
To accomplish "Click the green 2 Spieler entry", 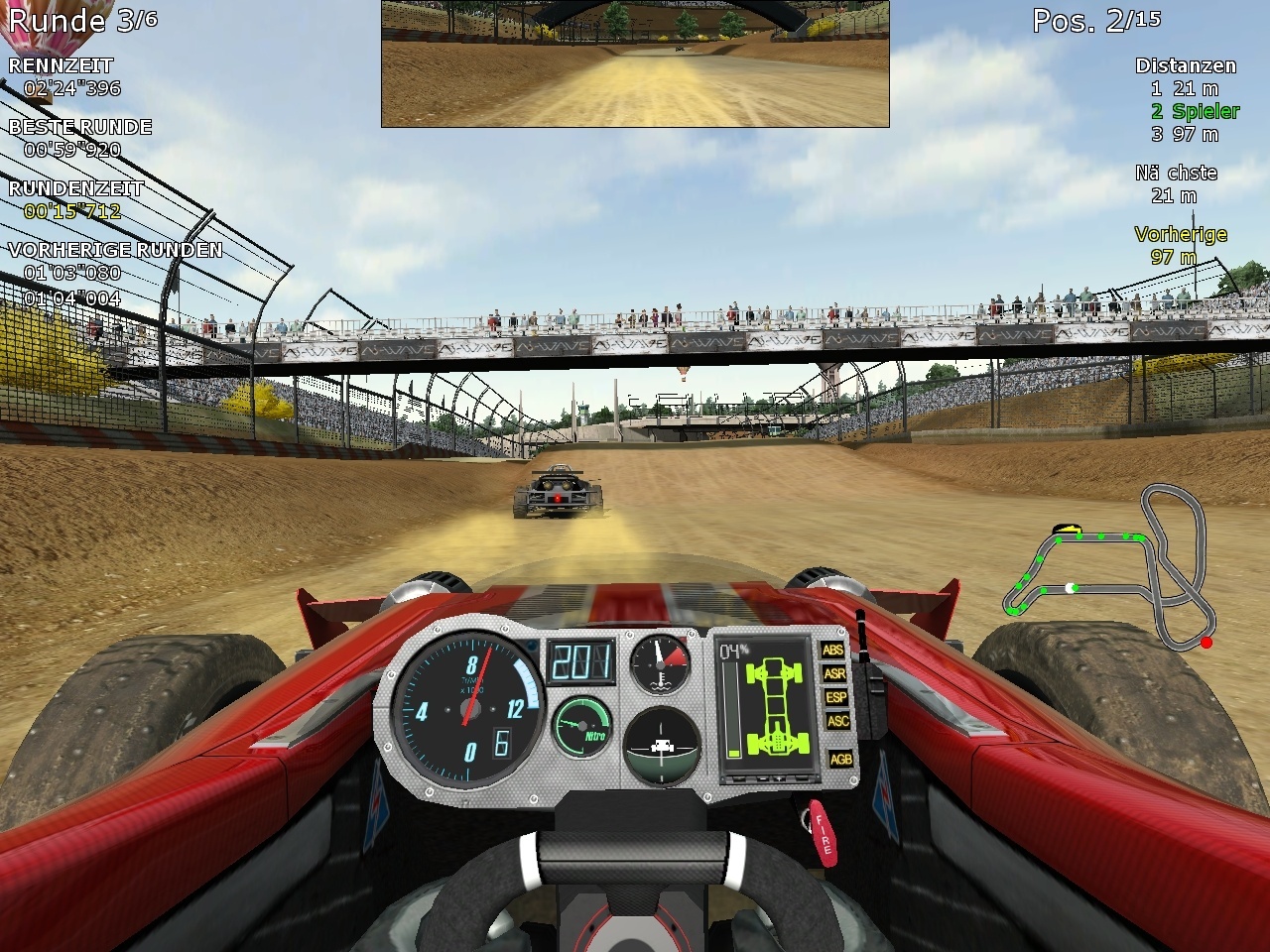I will pos(1194,111).
